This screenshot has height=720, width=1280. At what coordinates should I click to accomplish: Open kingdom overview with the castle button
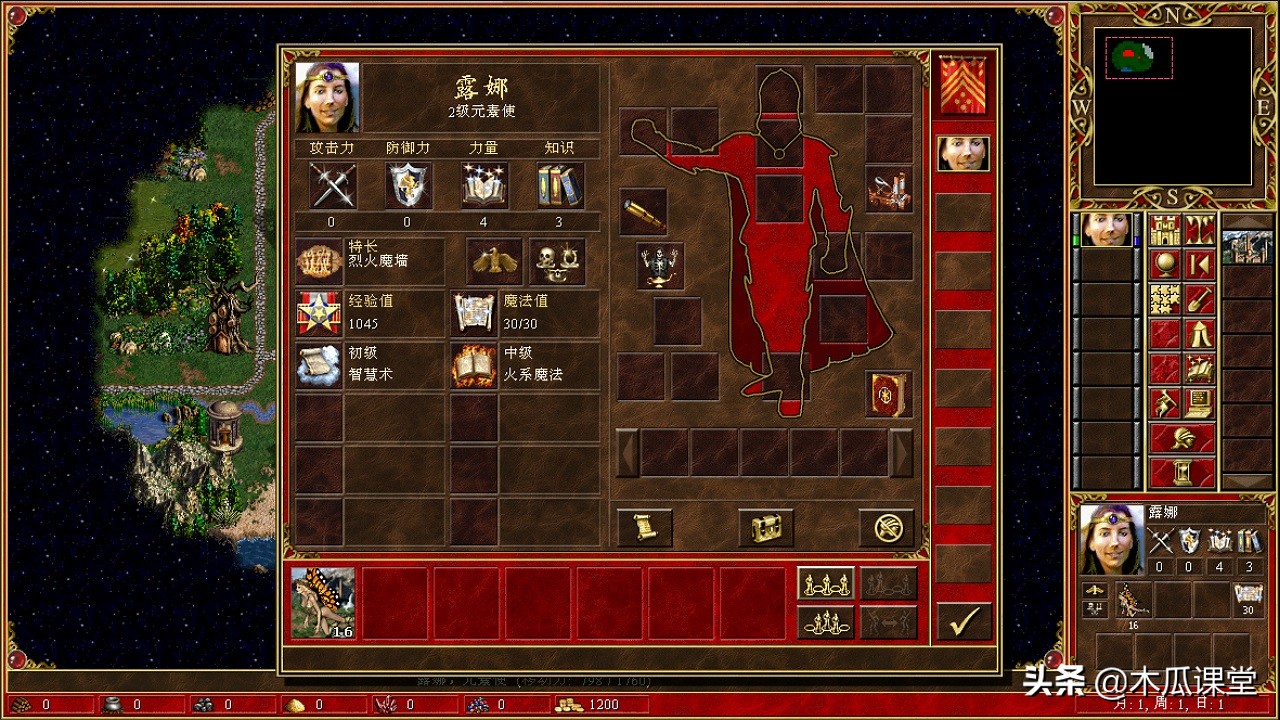point(1165,230)
